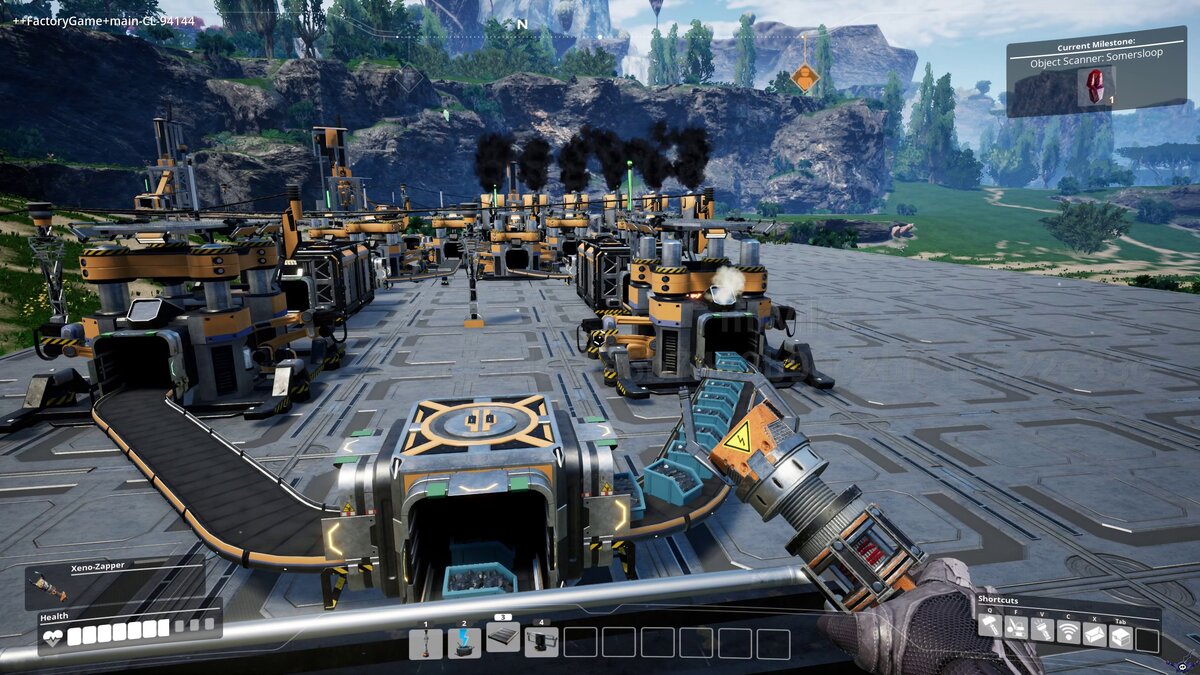The image size is (1200, 675).
Task: Toggle the flashlight shortcut icon
Action: pos(1042,630)
